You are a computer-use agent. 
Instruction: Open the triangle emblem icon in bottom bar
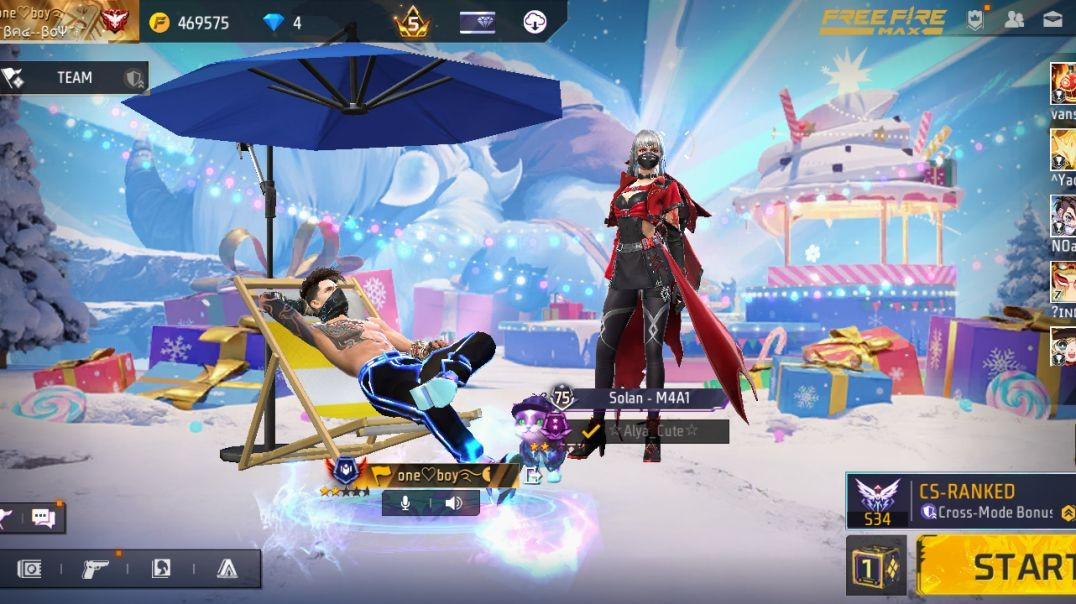pos(227,569)
